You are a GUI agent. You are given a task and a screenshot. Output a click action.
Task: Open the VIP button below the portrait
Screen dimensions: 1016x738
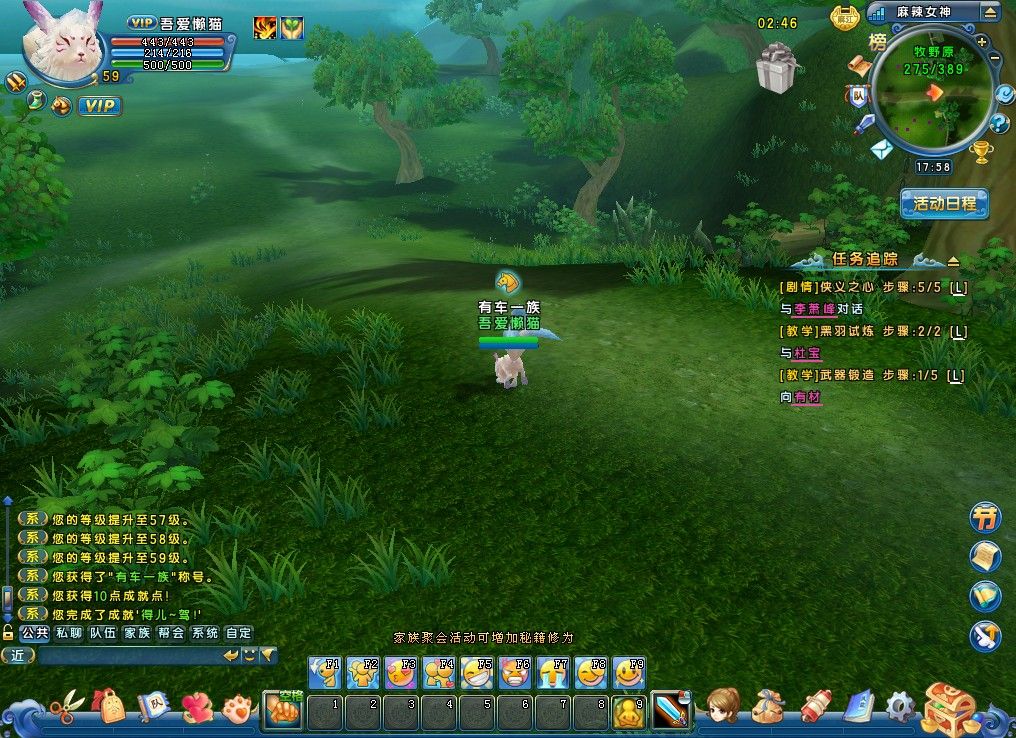click(x=99, y=105)
